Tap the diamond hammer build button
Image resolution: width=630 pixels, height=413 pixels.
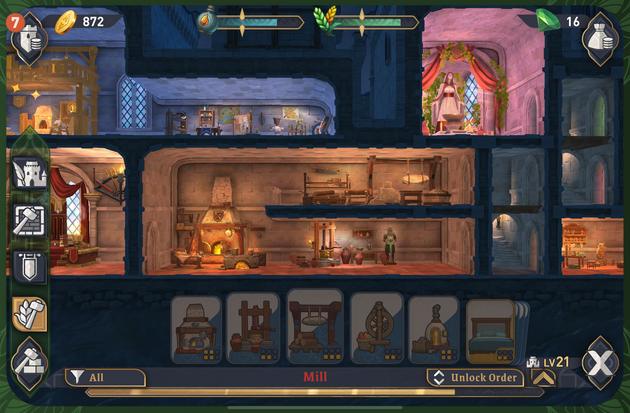tap(28, 358)
